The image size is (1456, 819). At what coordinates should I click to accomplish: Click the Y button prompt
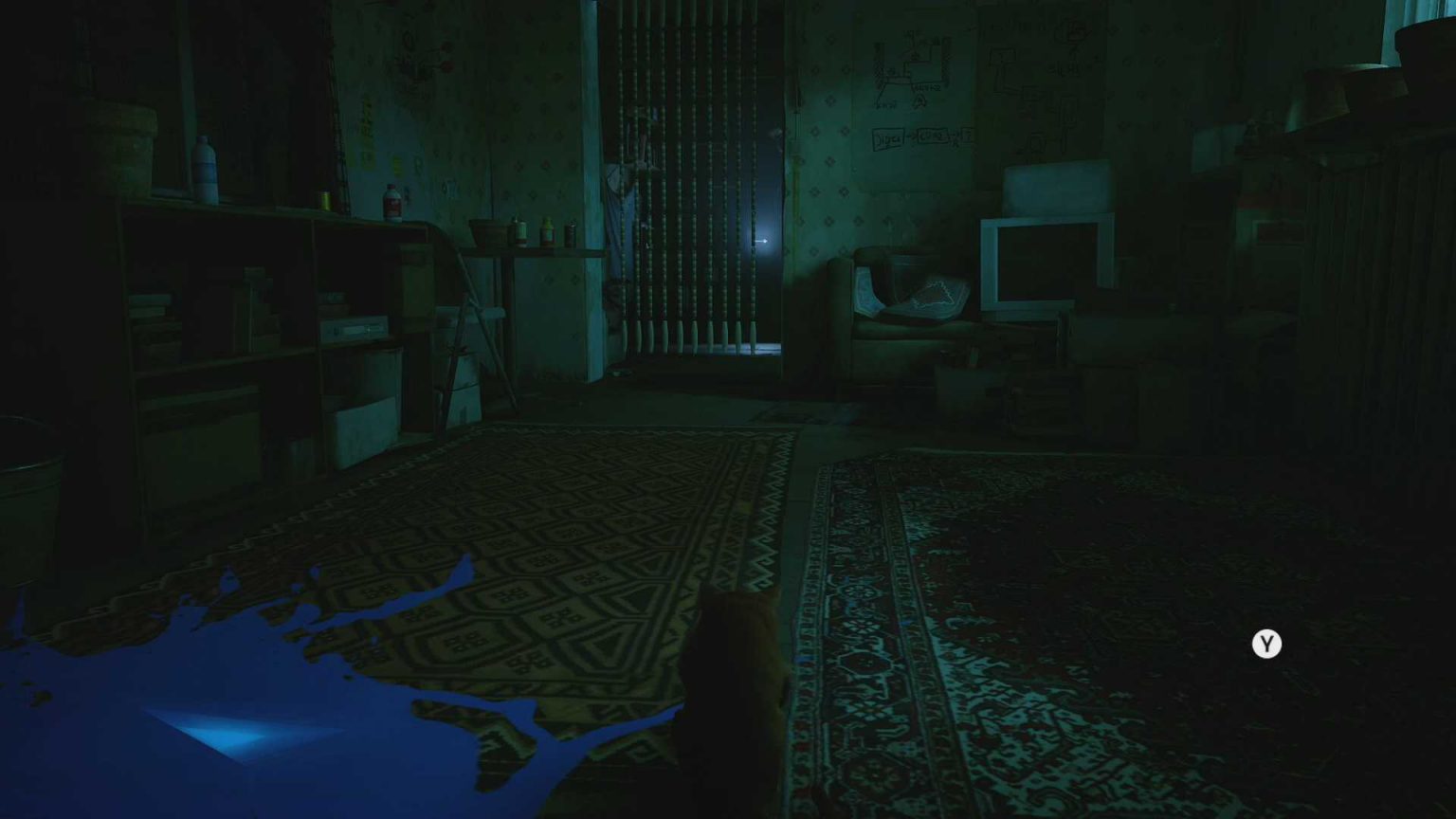(x=1265, y=645)
